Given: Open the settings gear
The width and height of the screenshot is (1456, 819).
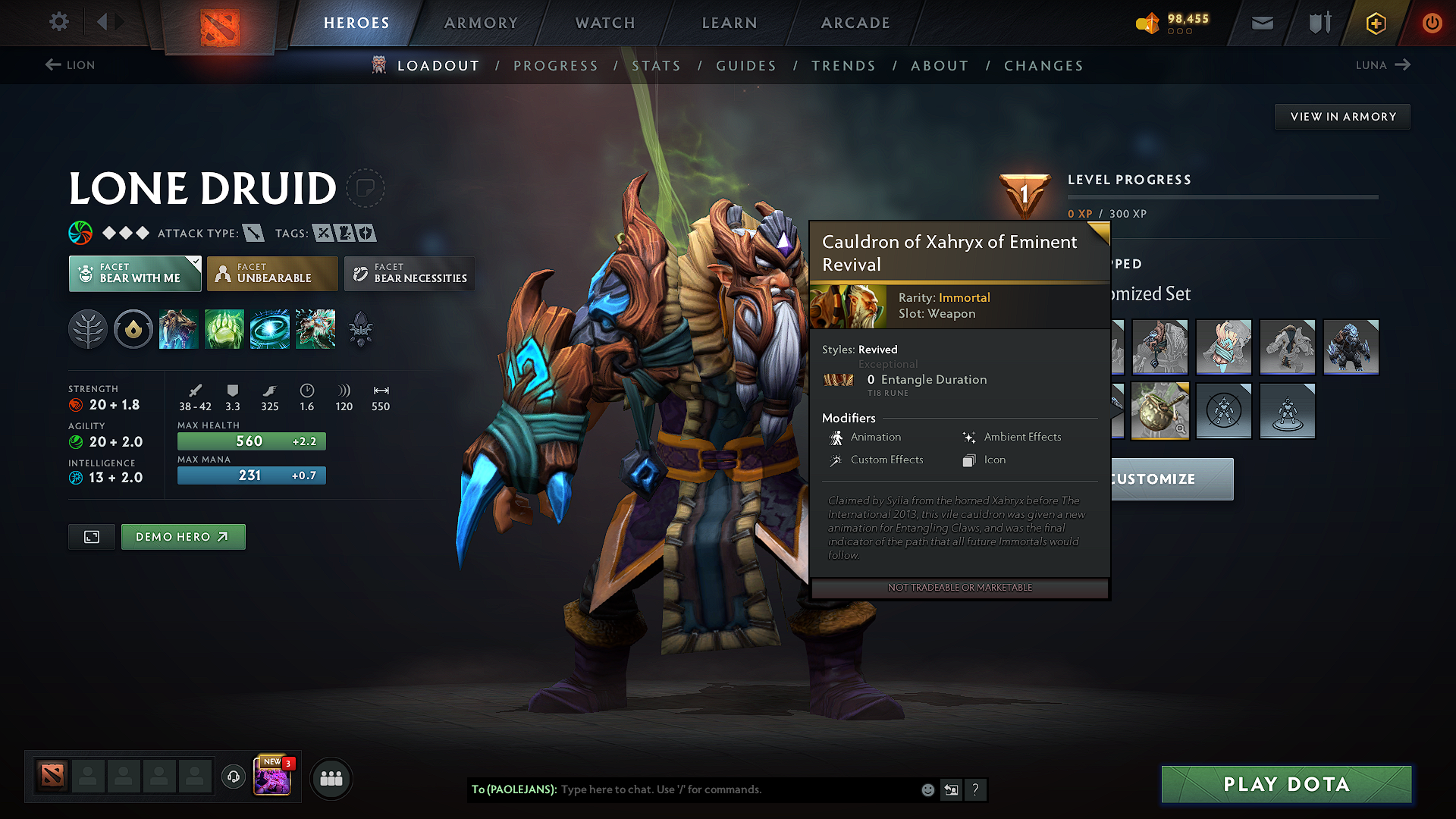Looking at the screenshot, I should [x=58, y=22].
